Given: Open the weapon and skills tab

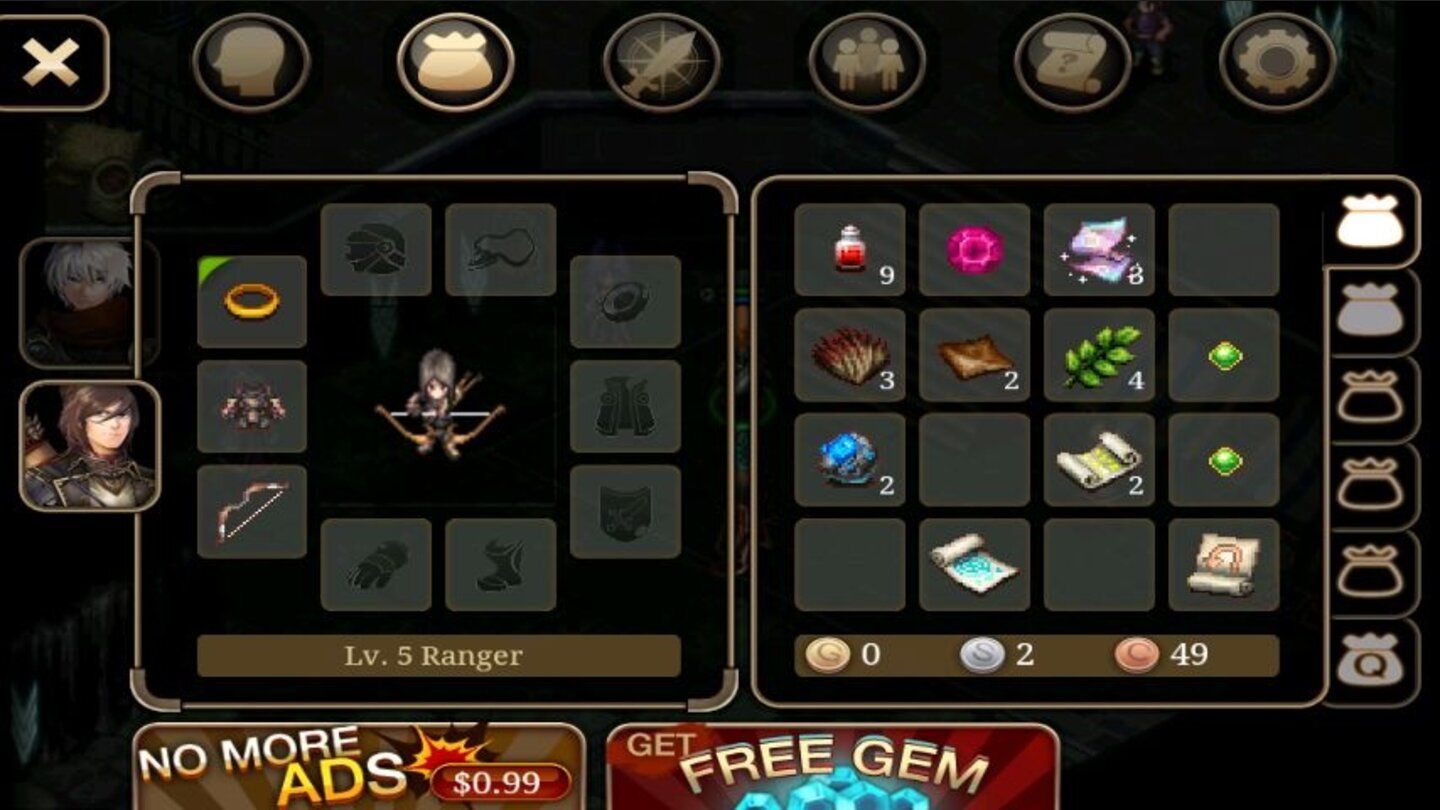Looking at the screenshot, I should click(659, 60).
